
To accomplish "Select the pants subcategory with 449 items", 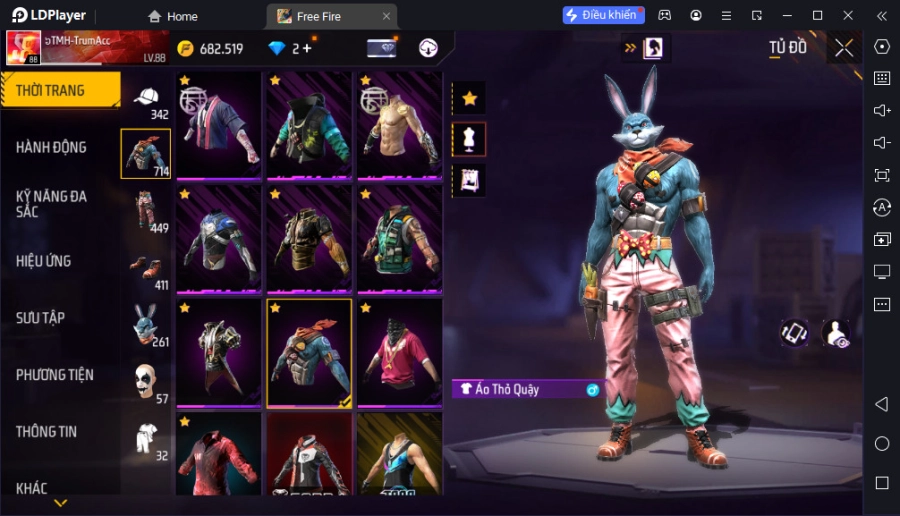I will click(146, 212).
